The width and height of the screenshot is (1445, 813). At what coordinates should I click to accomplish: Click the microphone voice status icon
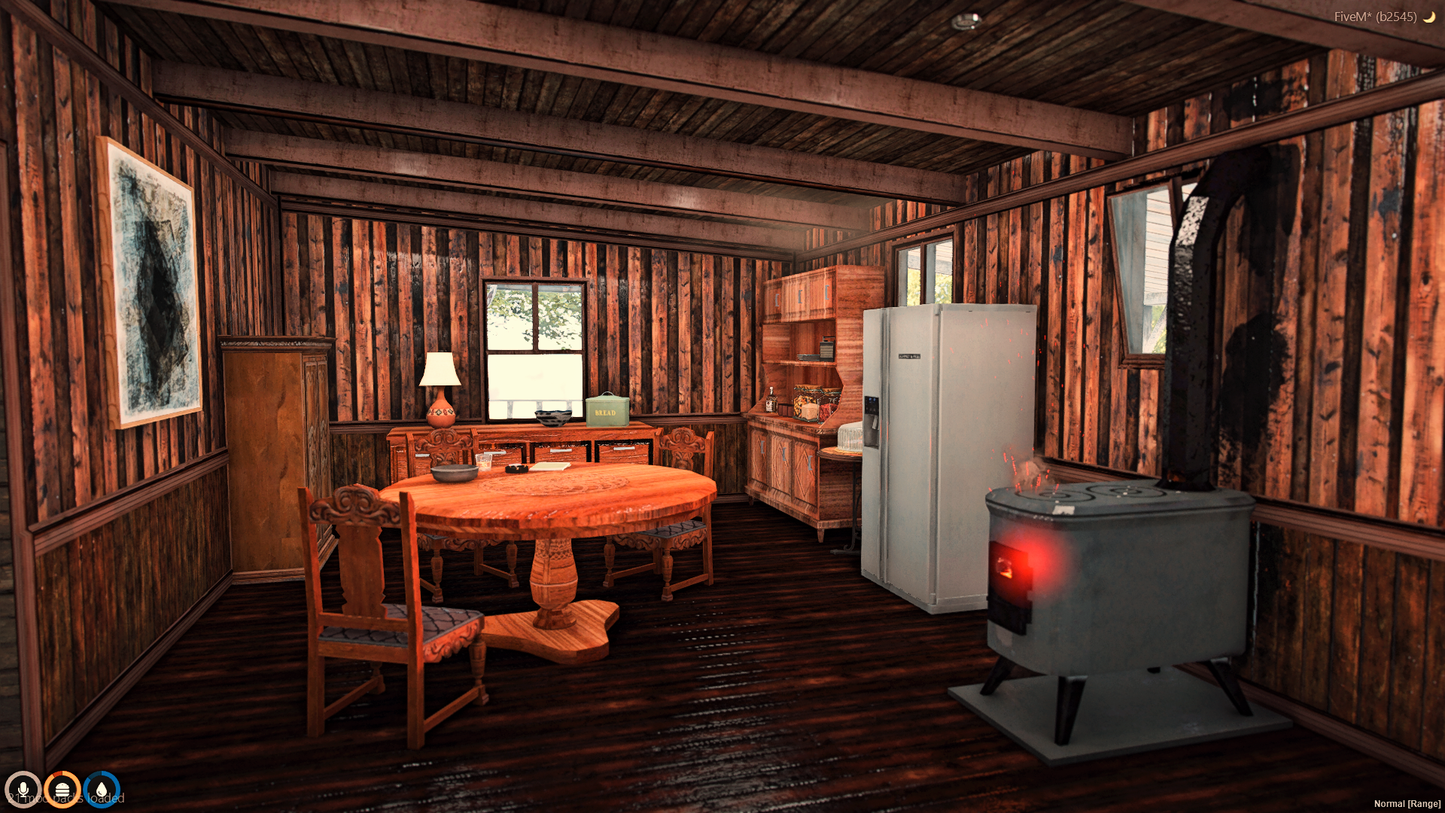(x=22, y=789)
